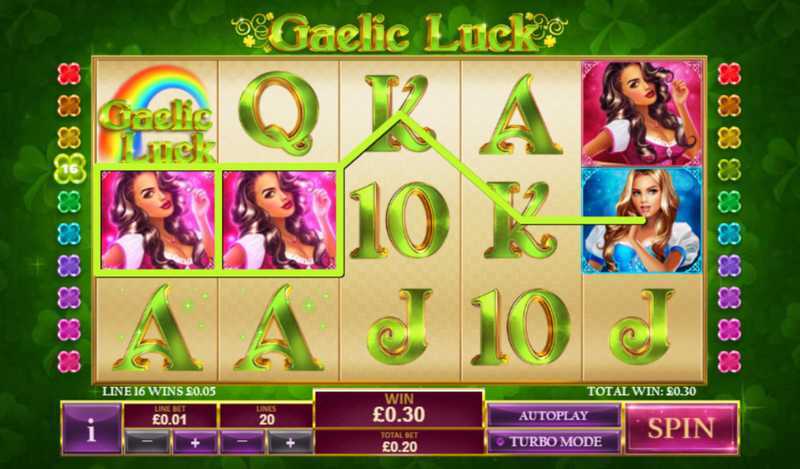Spin the reels with the SPIN button
This screenshot has height=469, width=800.
(x=682, y=428)
